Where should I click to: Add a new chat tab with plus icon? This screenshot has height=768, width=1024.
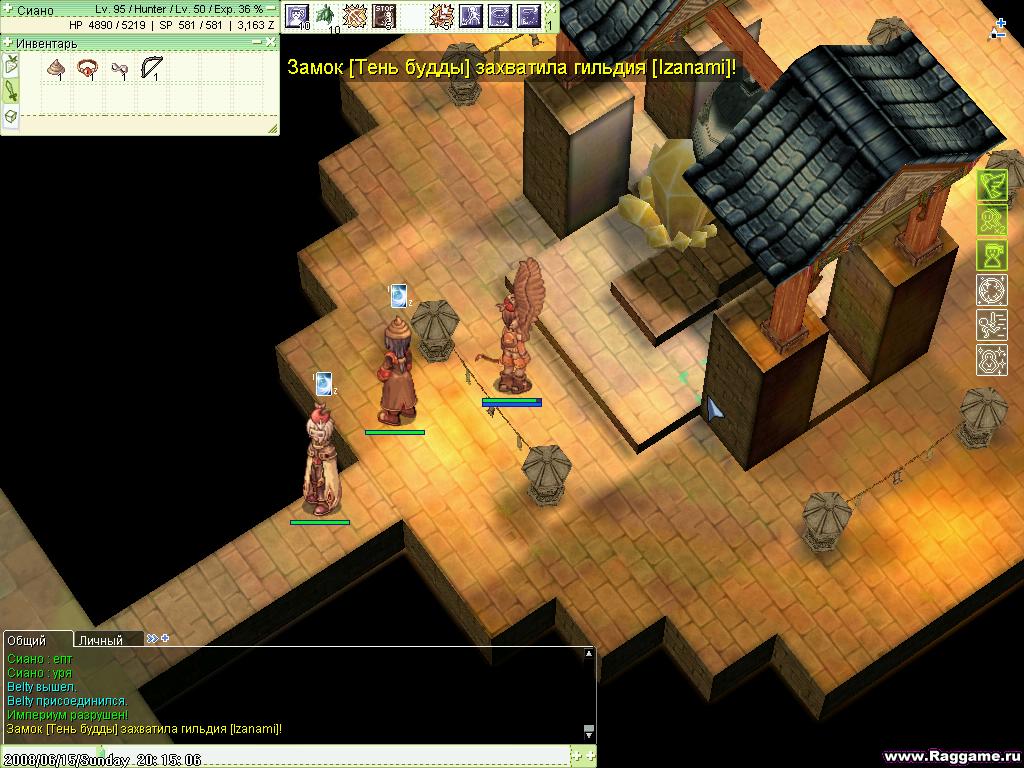click(x=165, y=638)
